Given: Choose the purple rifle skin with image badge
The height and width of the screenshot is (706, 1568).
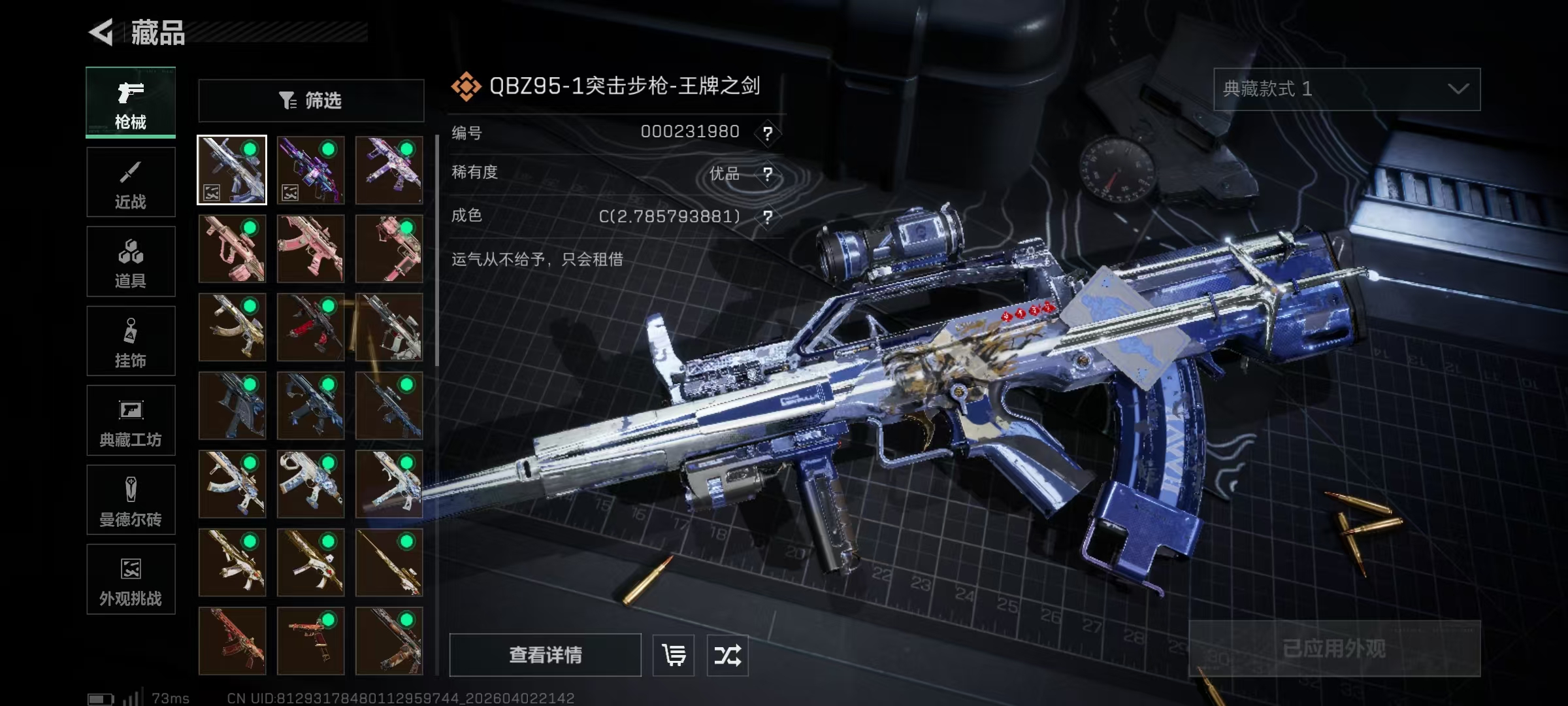Looking at the screenshot, I should pos(310,170).
